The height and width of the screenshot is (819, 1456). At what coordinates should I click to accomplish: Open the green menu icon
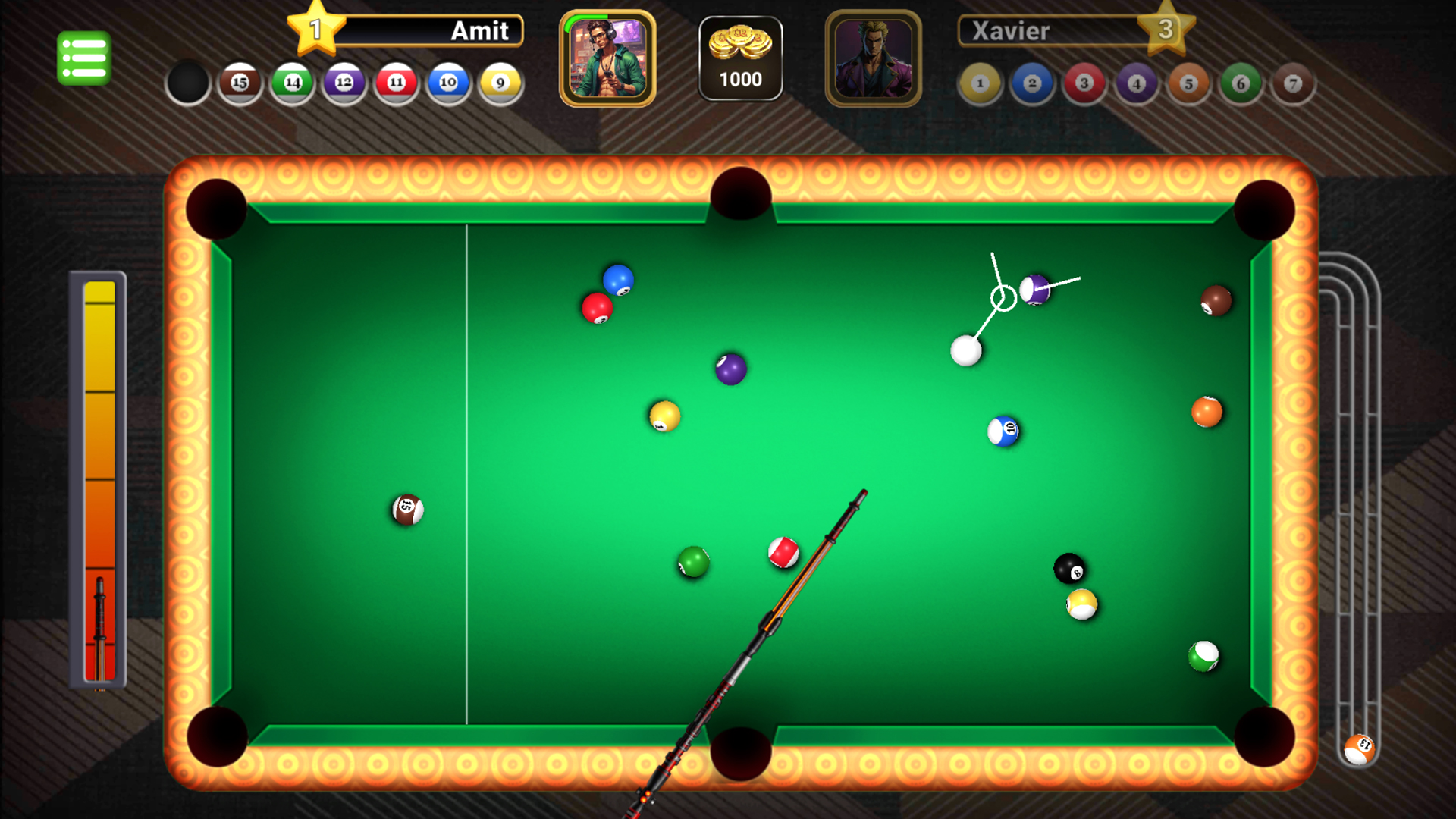(83, 57)
